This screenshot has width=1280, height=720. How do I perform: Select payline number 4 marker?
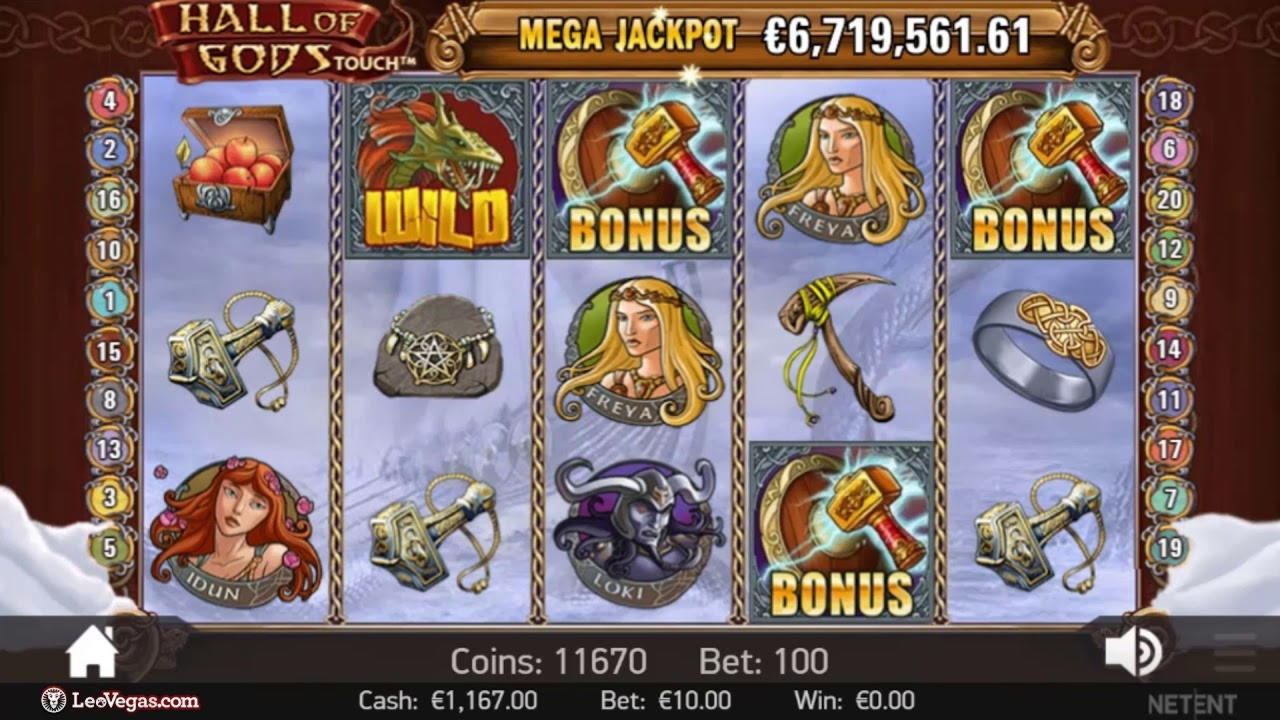(x=109, y=101)
